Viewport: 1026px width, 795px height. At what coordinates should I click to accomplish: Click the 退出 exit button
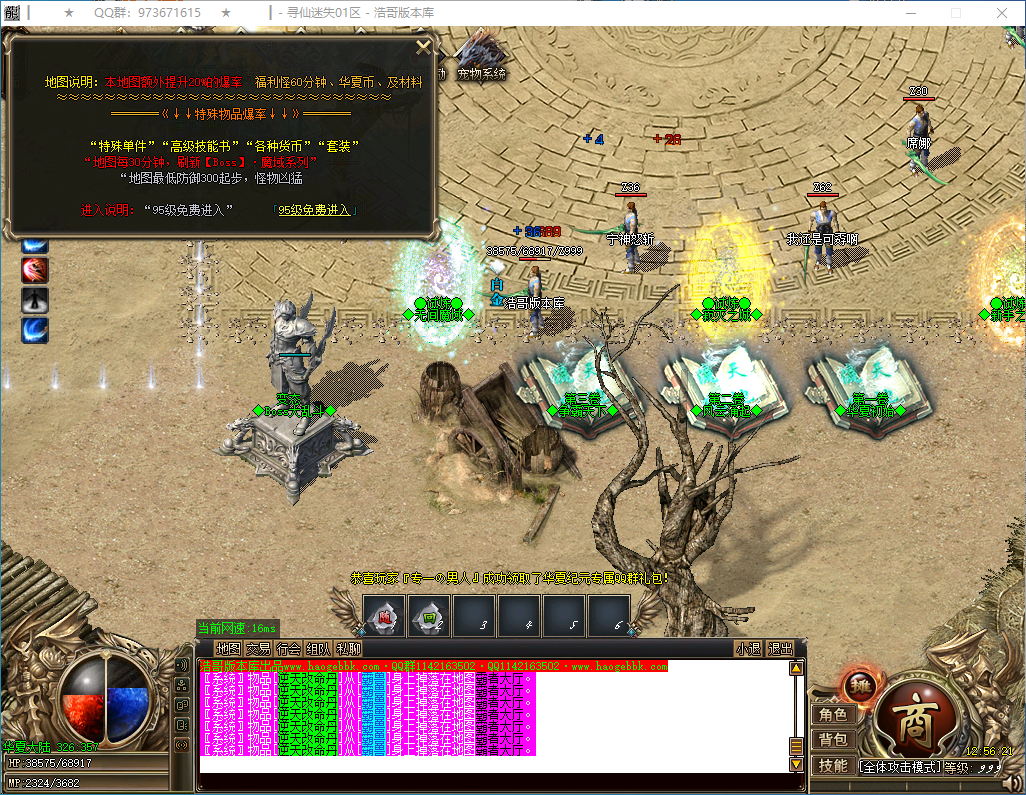[780, 649]
